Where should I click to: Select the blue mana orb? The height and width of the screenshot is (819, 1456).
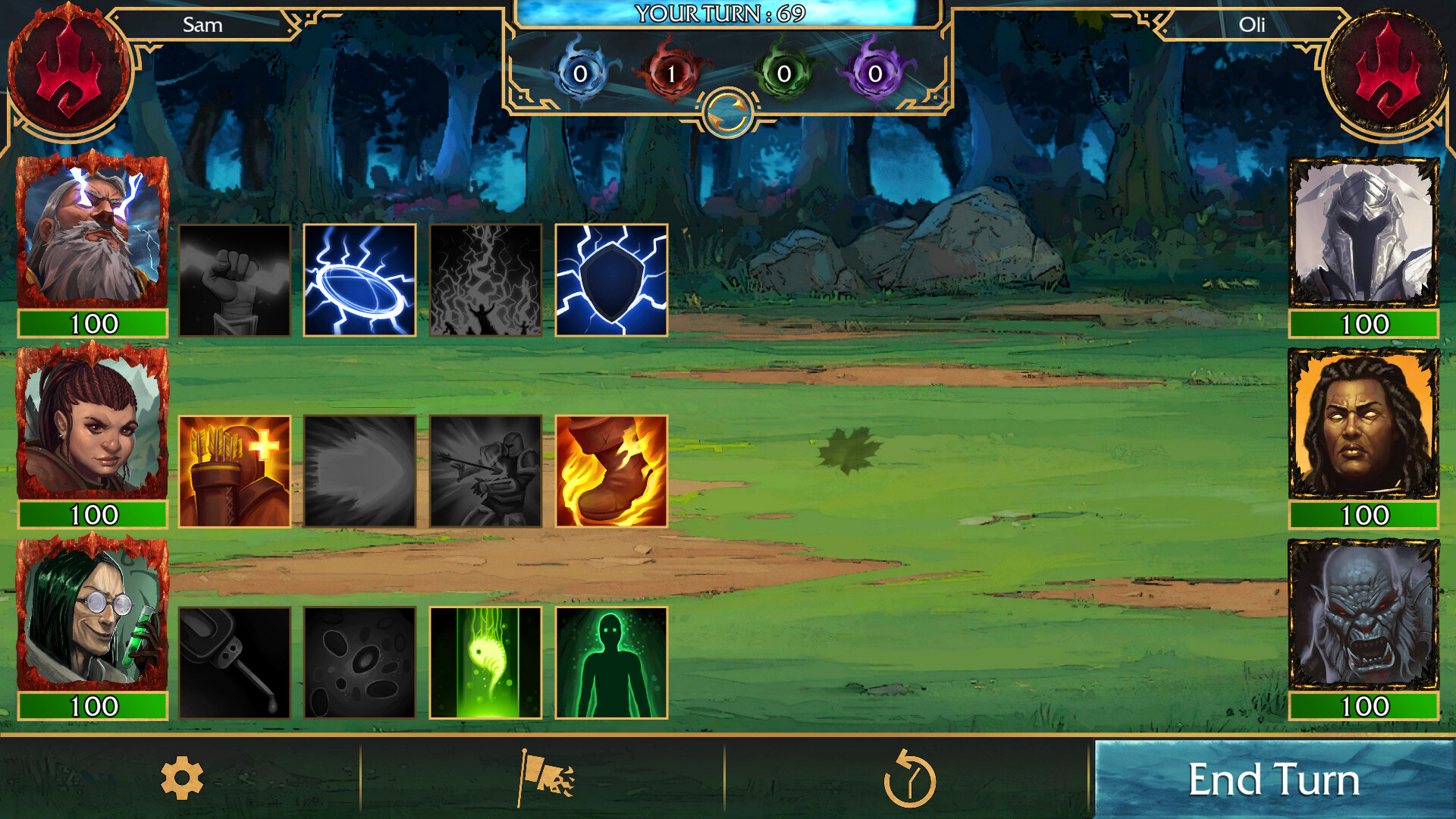point(580,72)
